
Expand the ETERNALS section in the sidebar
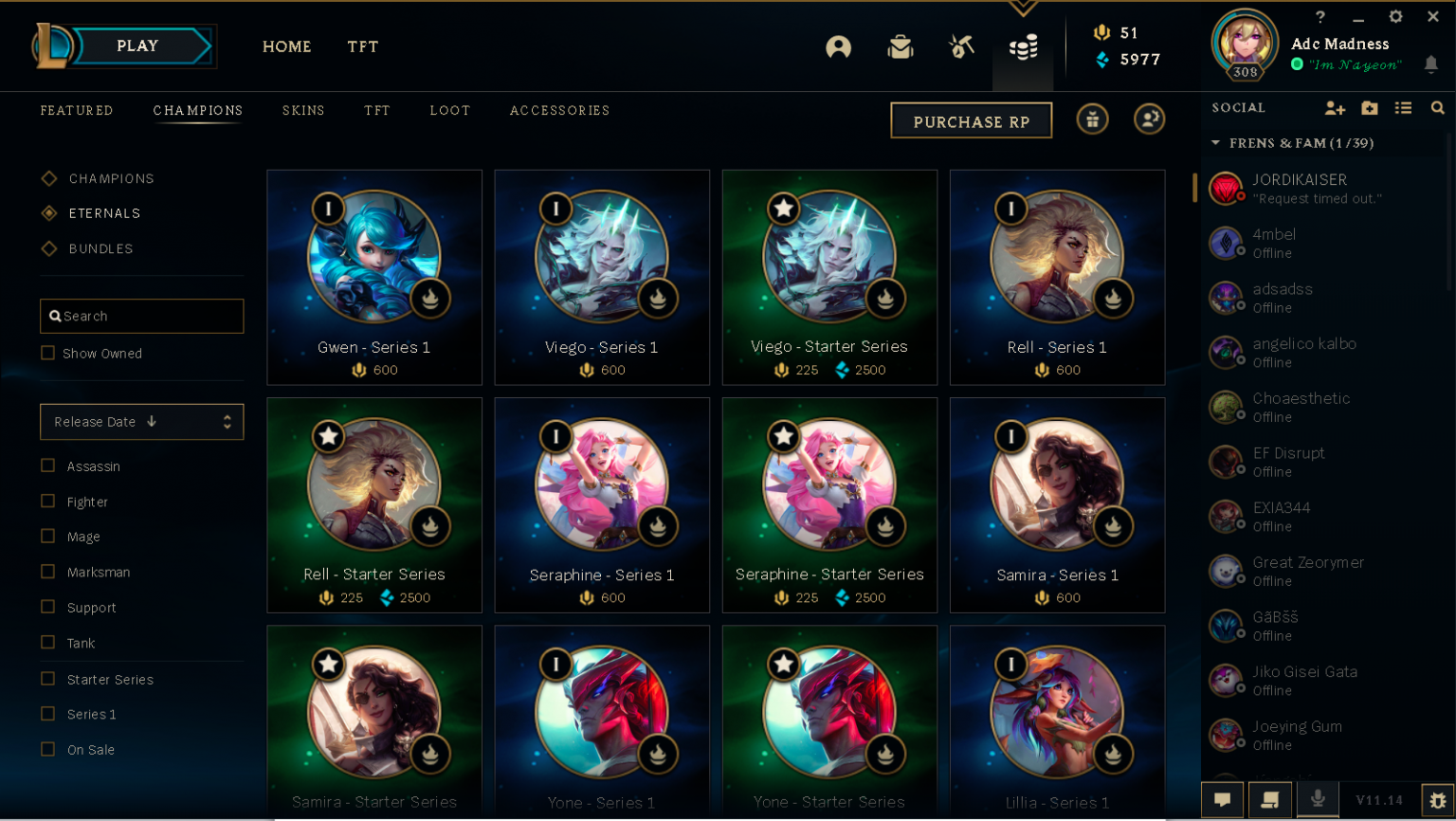pos(104,212)
